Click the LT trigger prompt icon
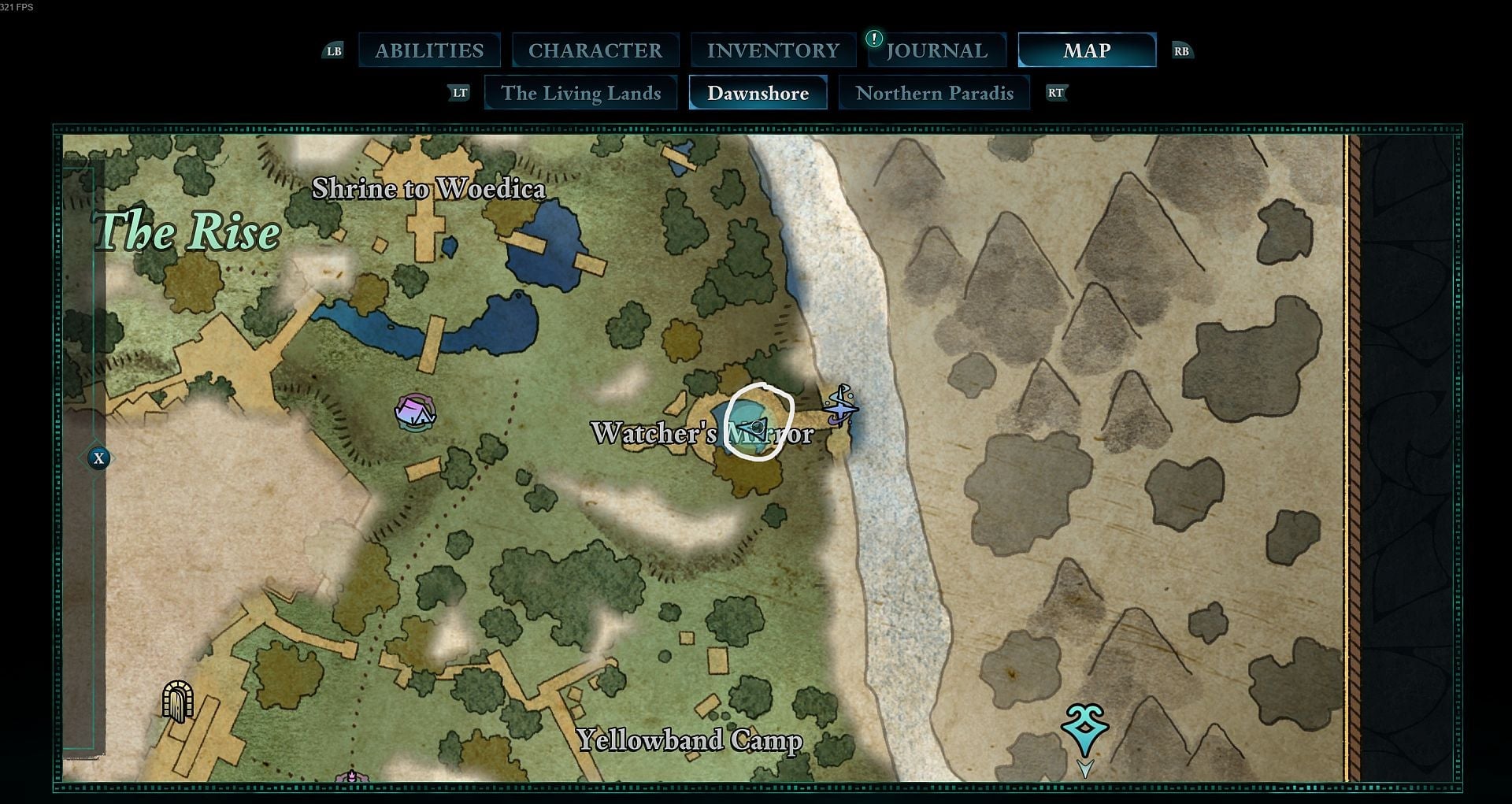 point(459,92)
